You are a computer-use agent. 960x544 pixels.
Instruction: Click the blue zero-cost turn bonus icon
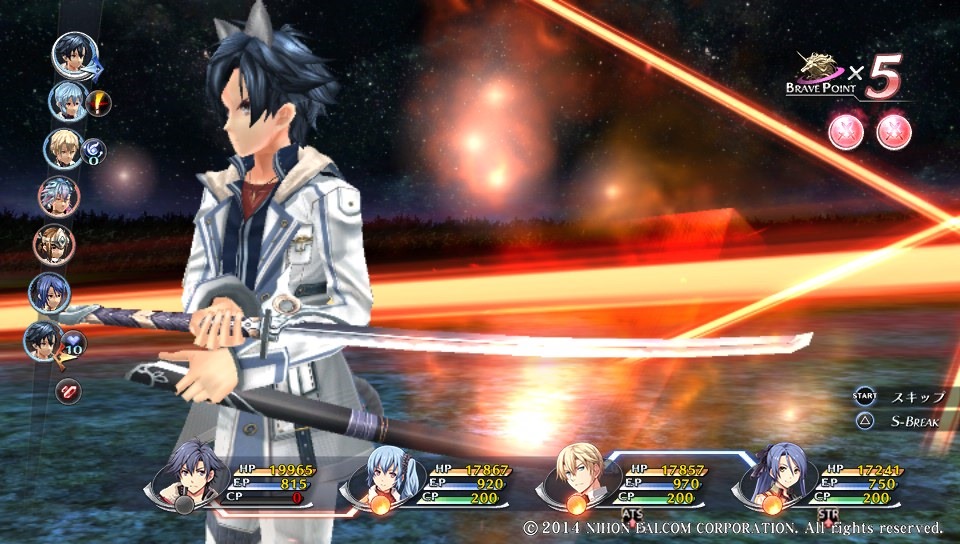click(x=93, y=150)
